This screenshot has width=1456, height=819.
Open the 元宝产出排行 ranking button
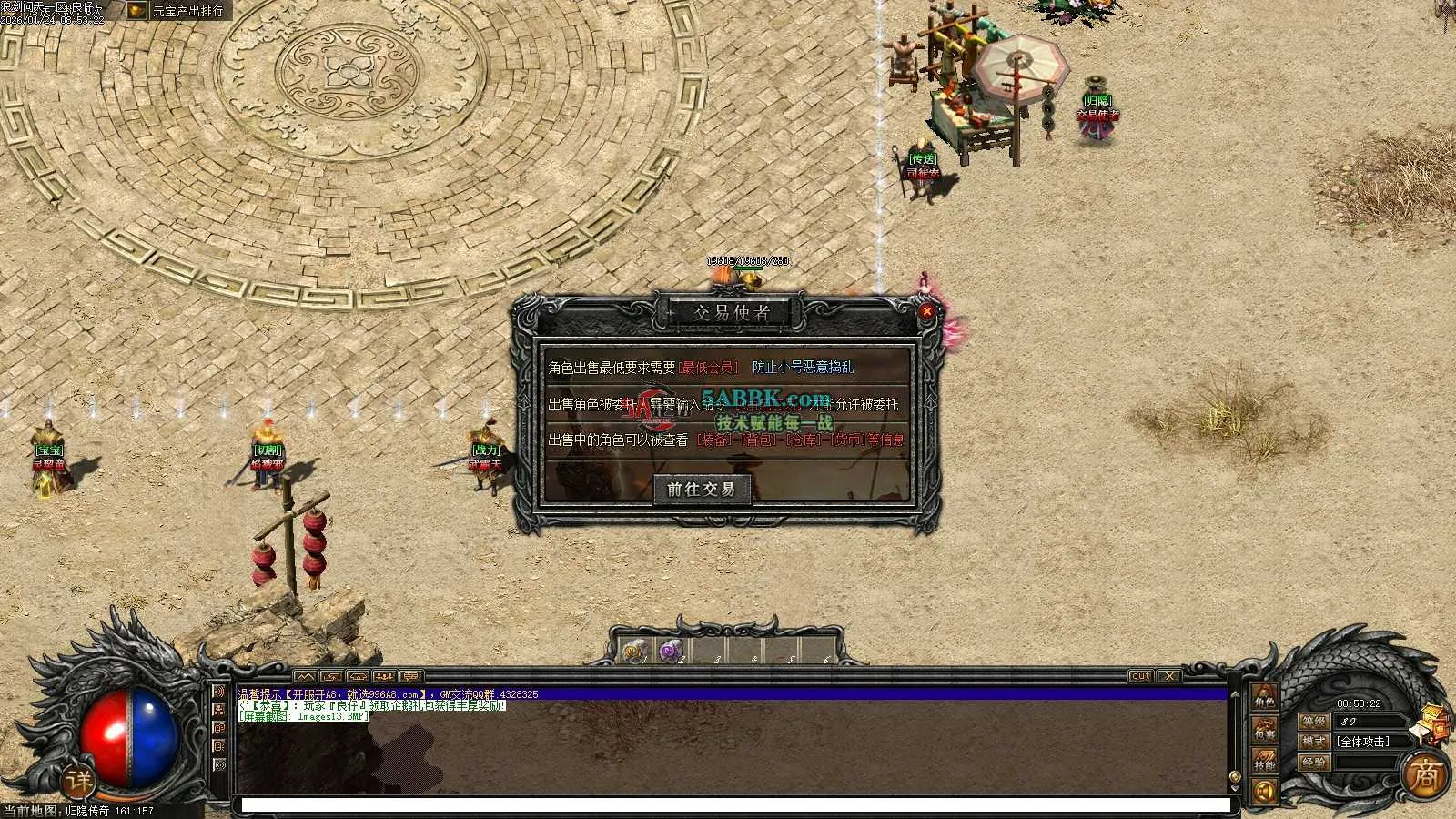[x=178, y=11]
